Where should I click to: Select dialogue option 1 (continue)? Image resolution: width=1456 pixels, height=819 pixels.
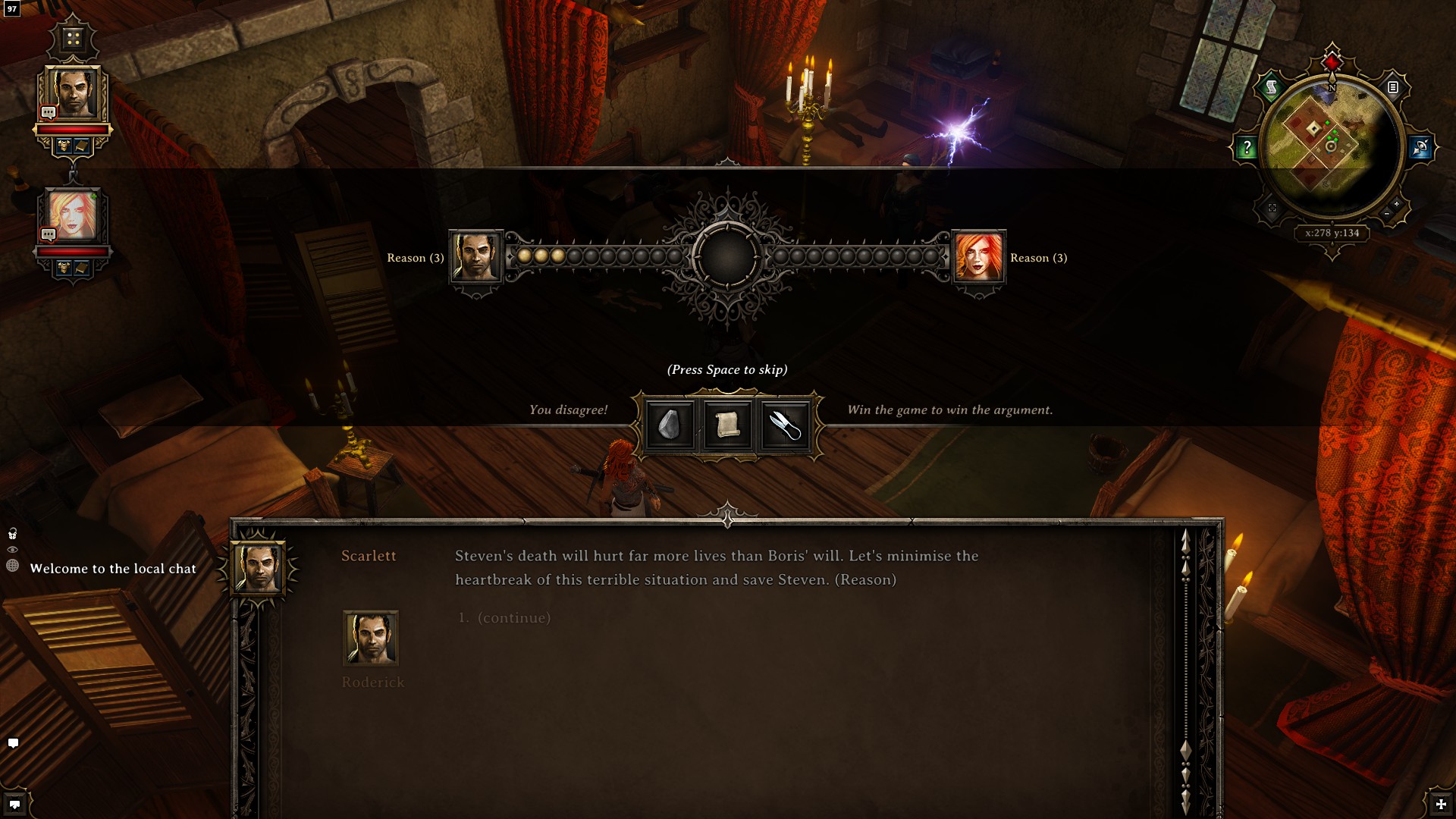point(504,617)
